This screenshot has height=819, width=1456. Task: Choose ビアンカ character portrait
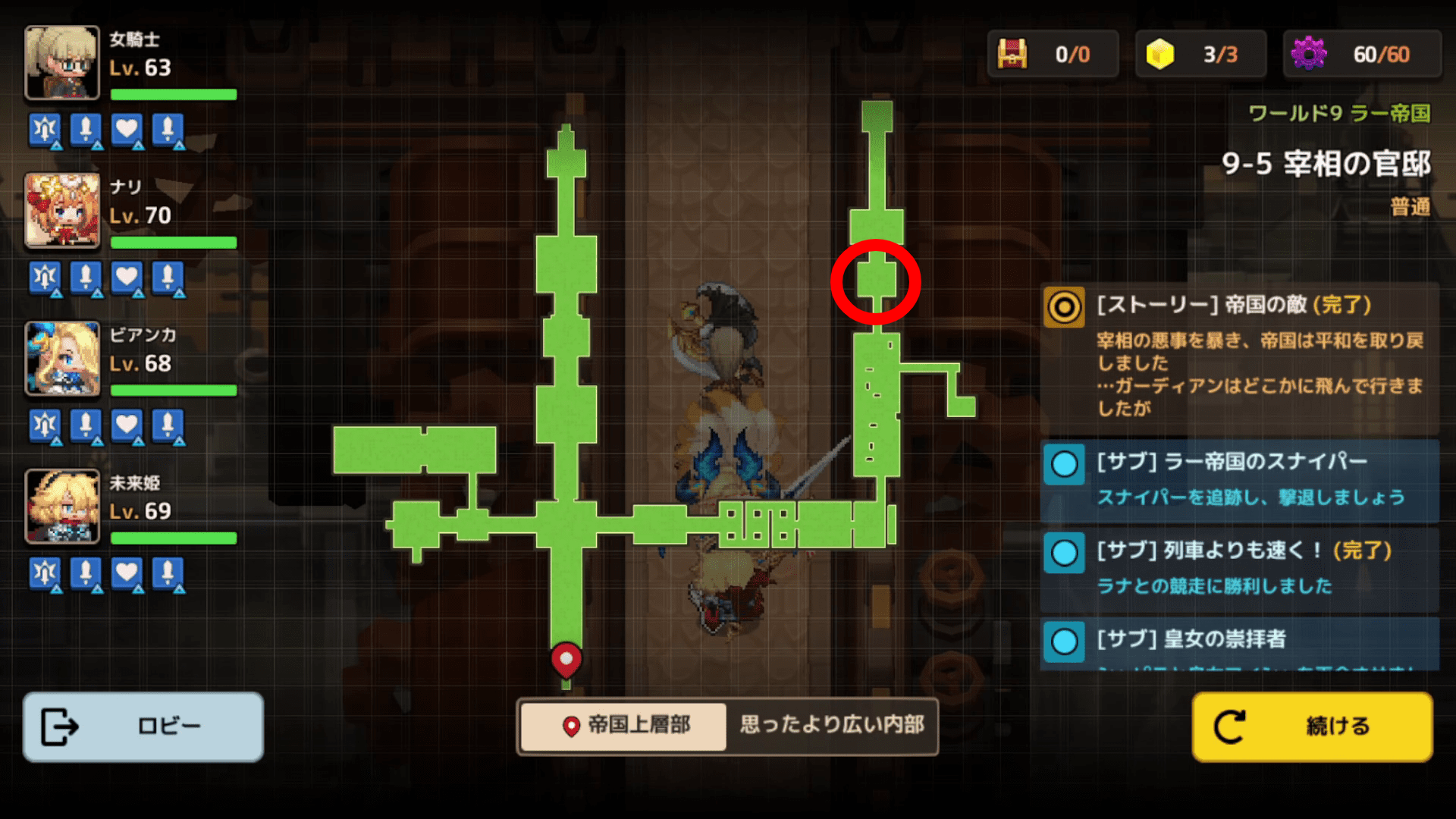click(x=62, y=359)
